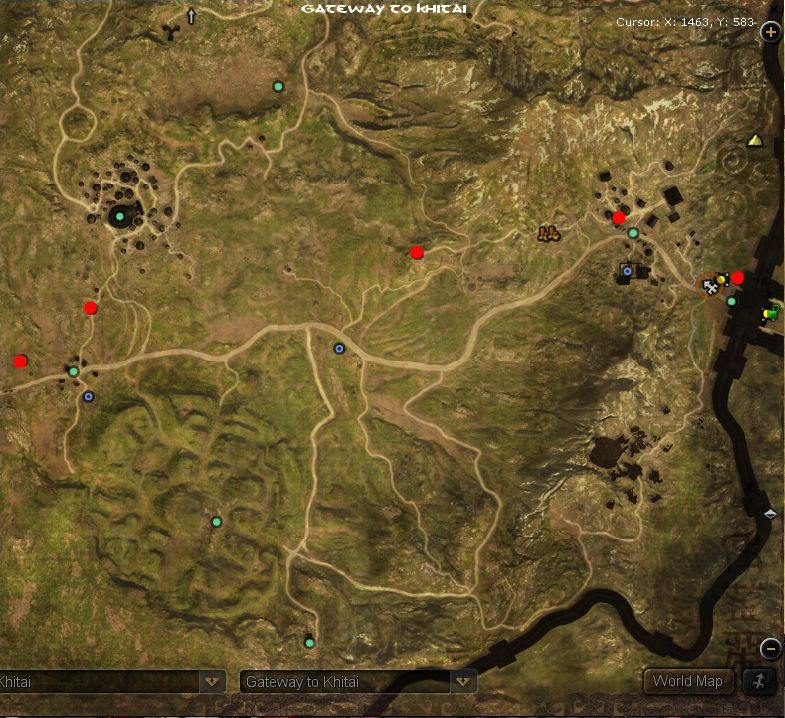785x718 pixels.
Task: Select the blue ring marker on central road
Action: point(339,349)
